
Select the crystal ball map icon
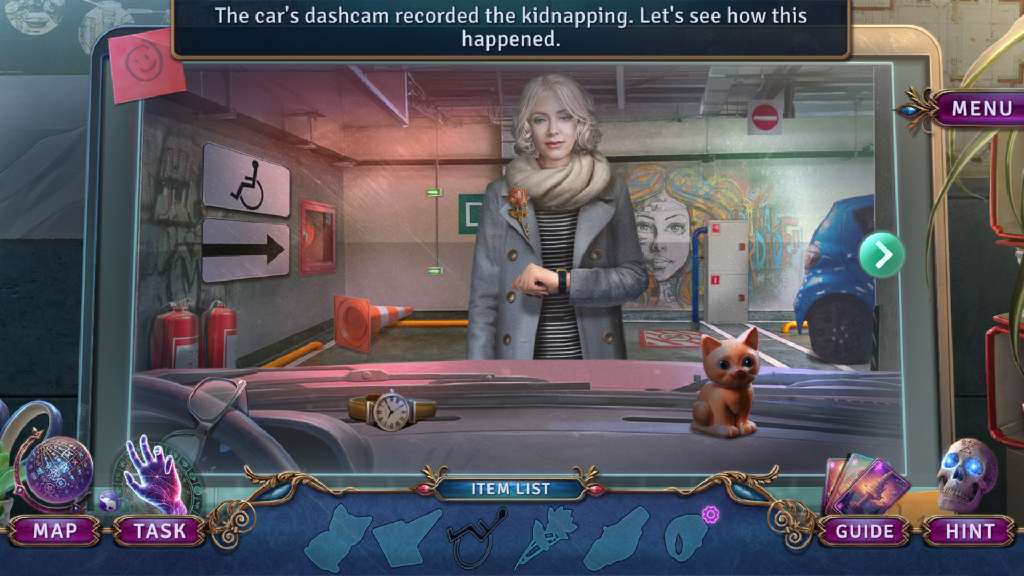pos(58,474)
